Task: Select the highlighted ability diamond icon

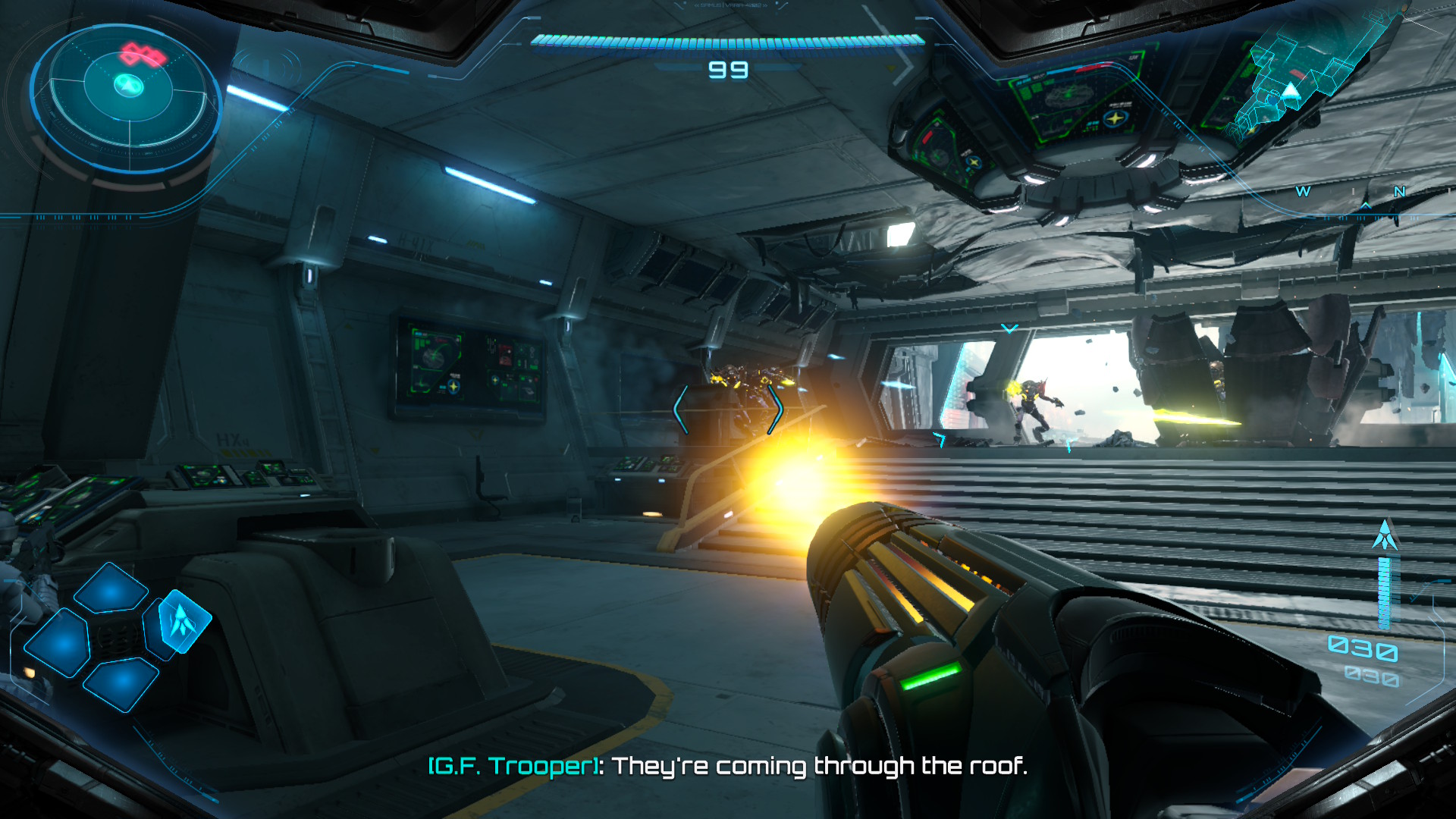Action: tap(182, 621)
